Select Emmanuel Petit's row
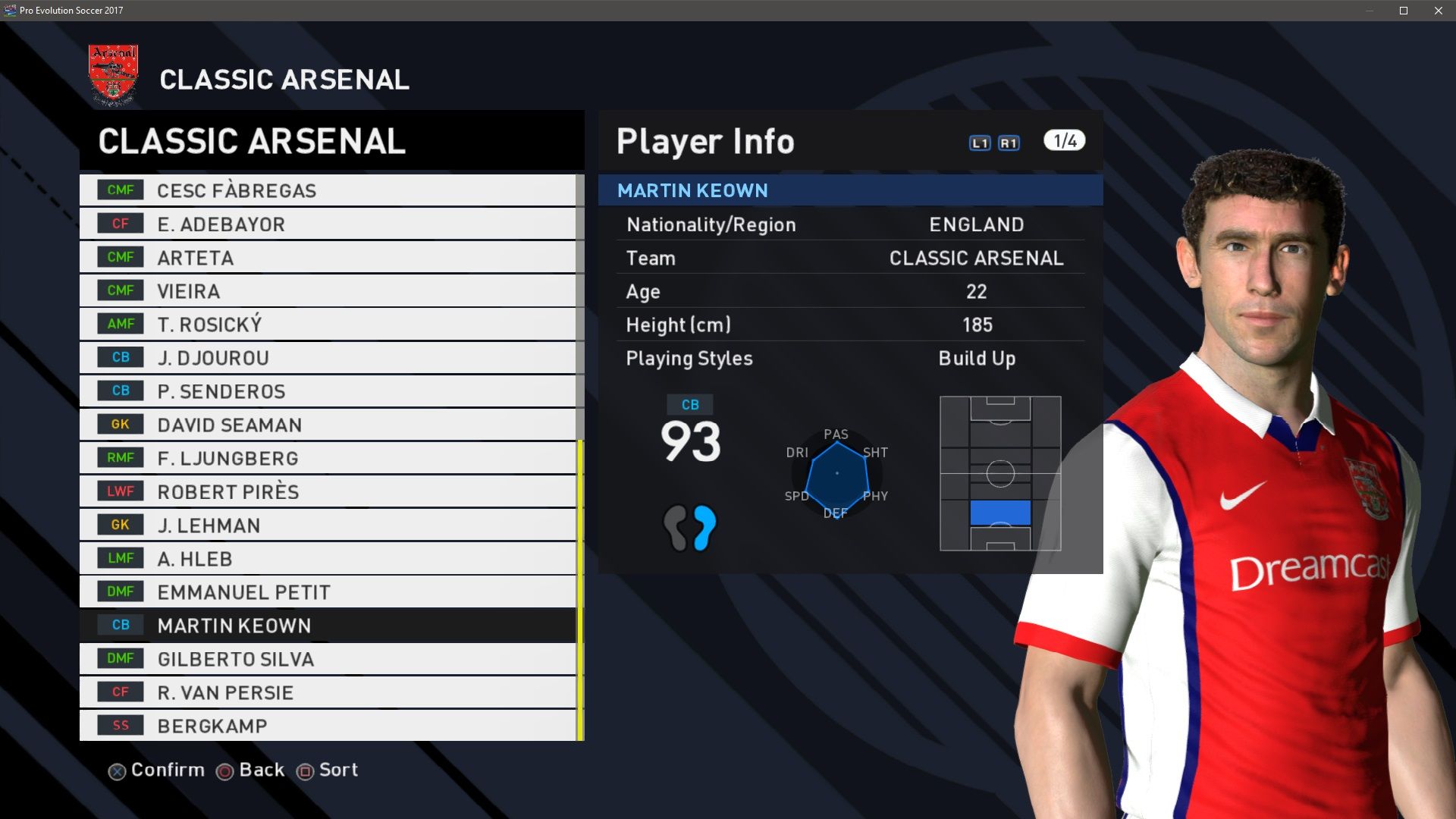This screenshot has height=819, width=1456. (x=328, y=592)
